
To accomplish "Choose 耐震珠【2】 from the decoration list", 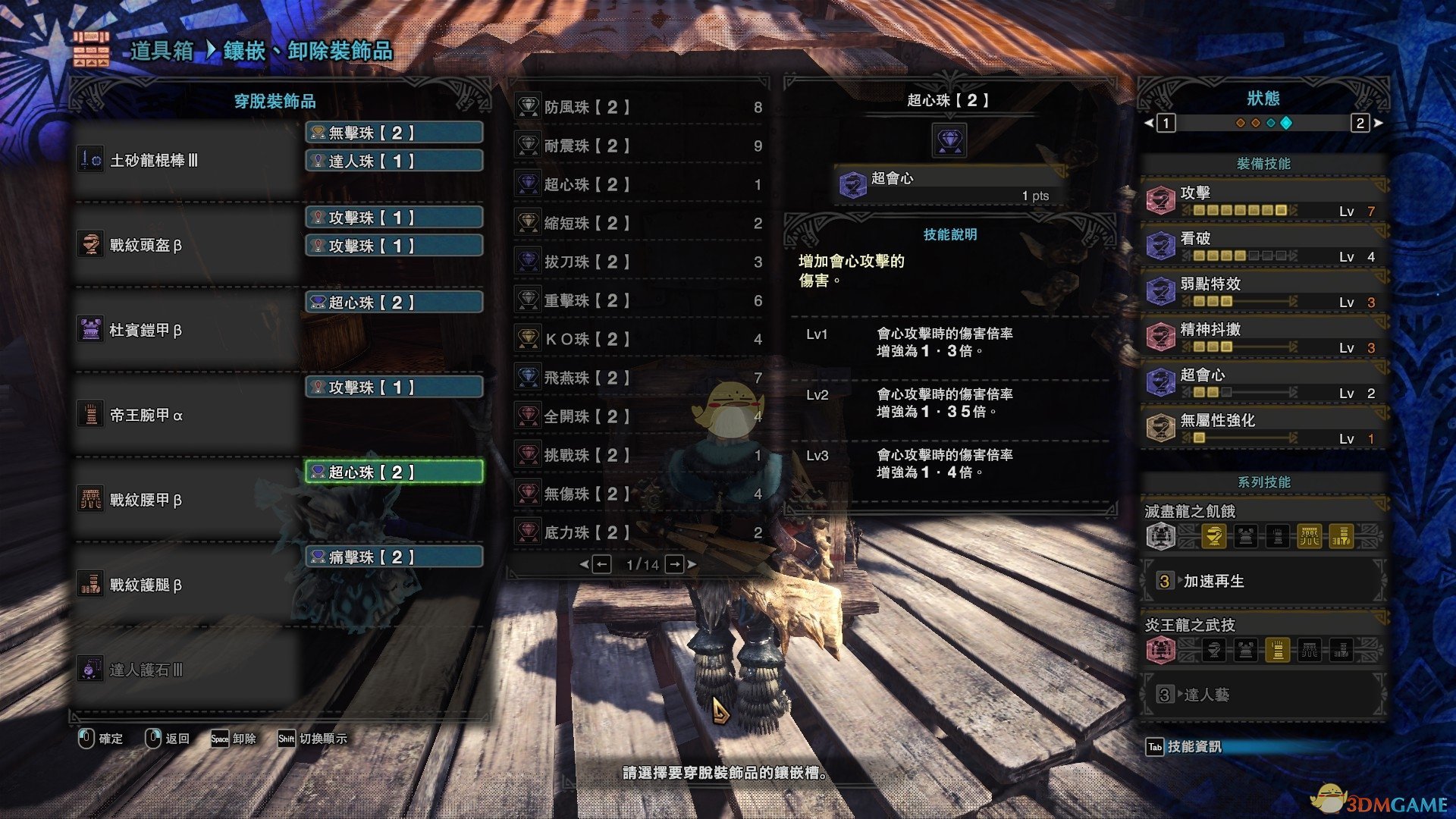I will (x=639, y=146).
